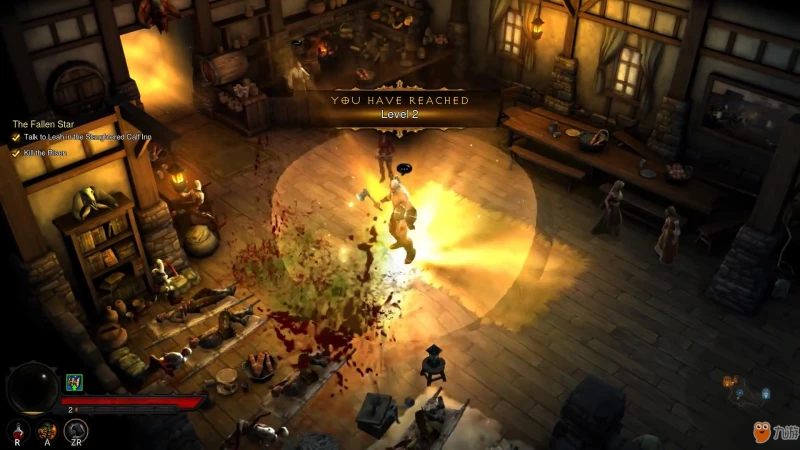Select the Talk to Leah objective
Image resolution: width=800 pixels, height=450 pixels.
(85, 138)
